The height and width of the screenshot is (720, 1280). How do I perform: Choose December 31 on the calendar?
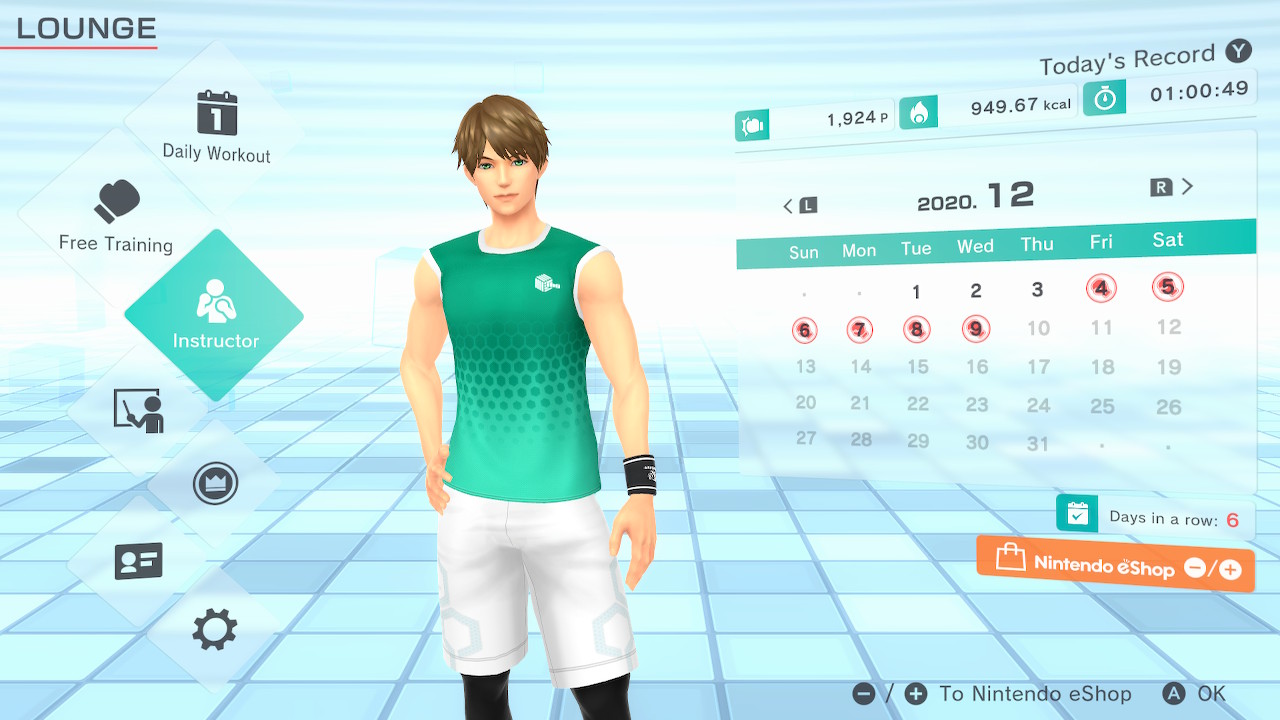tap(1039, 444)
